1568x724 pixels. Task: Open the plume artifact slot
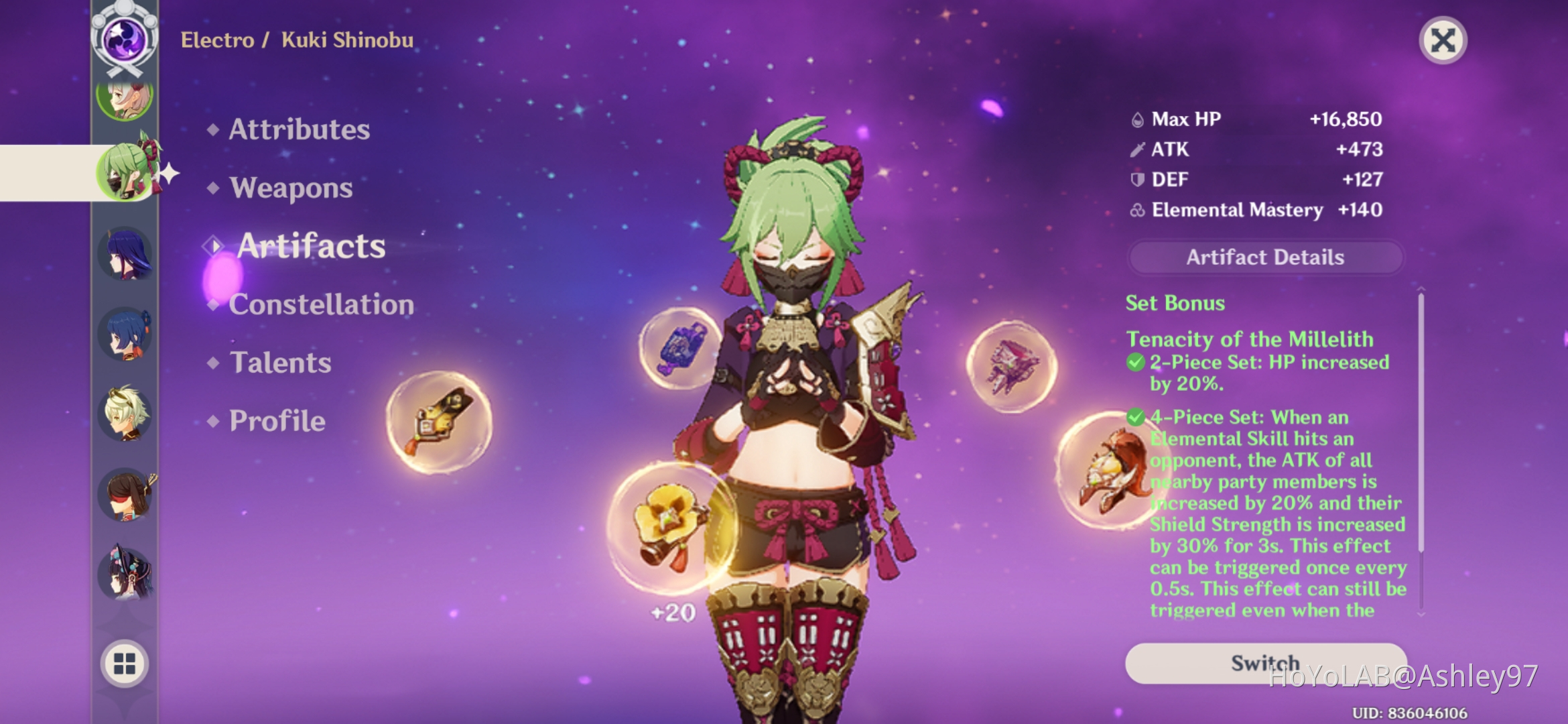point(439,426)
